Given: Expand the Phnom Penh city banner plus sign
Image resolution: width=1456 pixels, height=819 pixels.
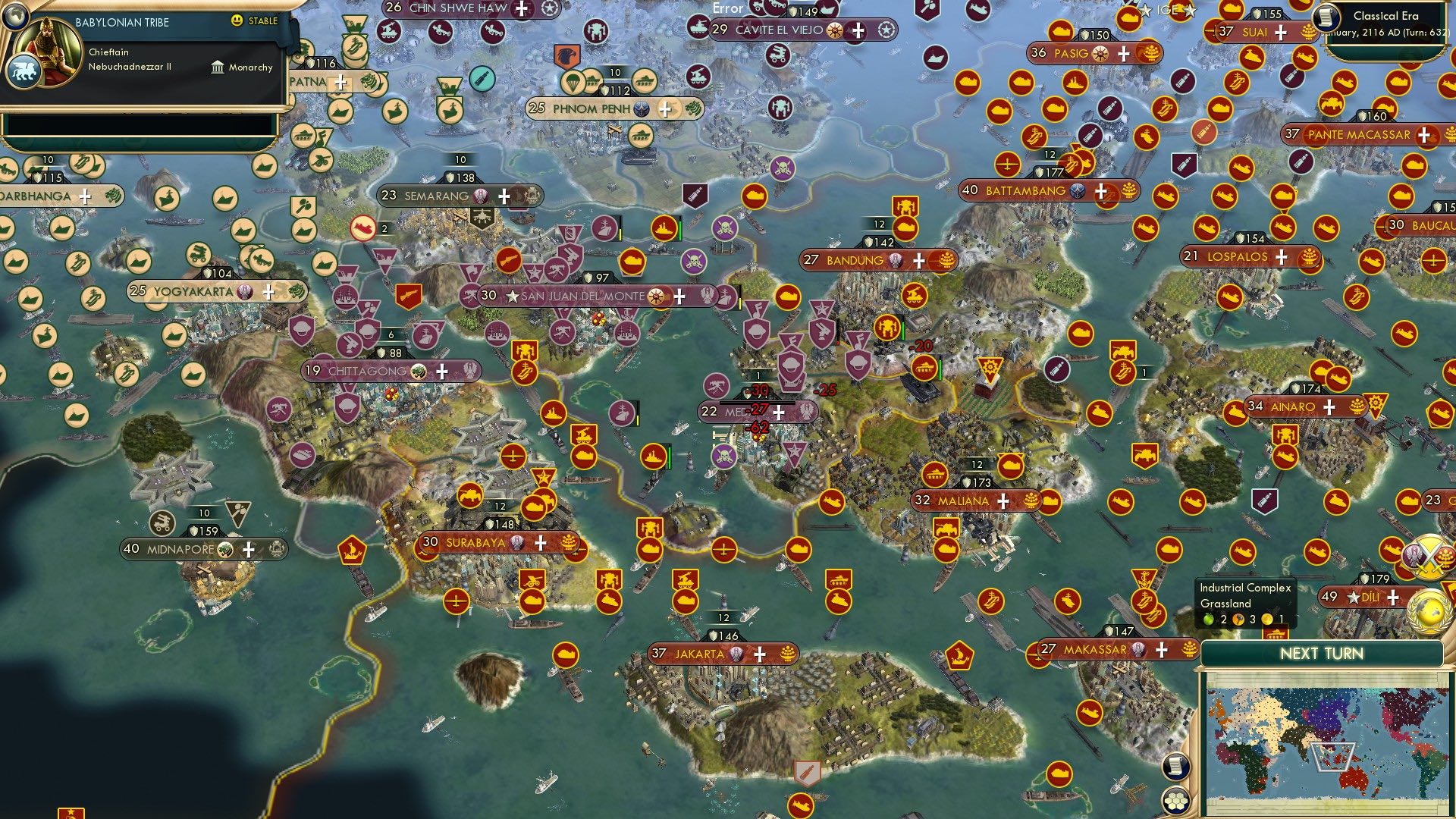Looking at the screenshot, I should 665,108.
